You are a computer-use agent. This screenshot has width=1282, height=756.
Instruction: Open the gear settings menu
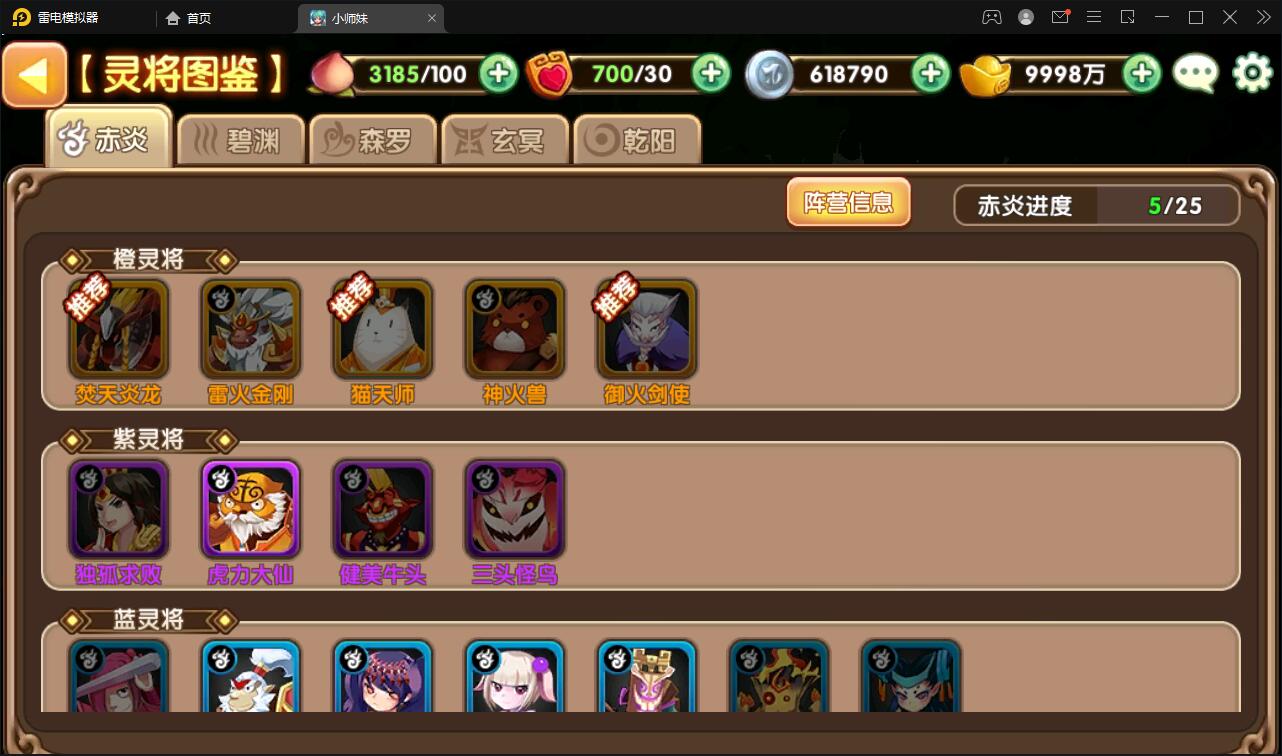[1252, 73]
